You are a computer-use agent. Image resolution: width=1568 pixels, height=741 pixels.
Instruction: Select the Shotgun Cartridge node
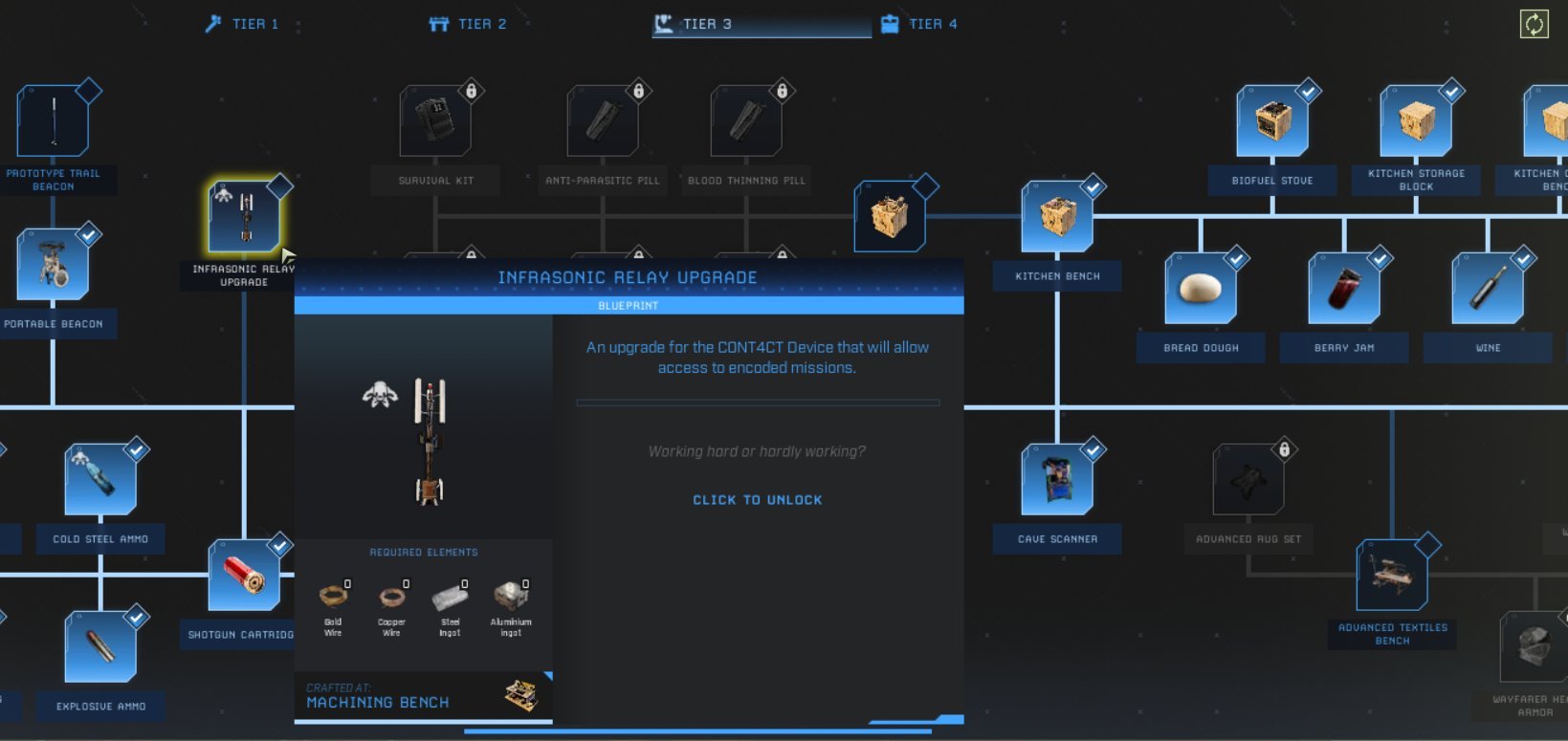pos(244,574)
